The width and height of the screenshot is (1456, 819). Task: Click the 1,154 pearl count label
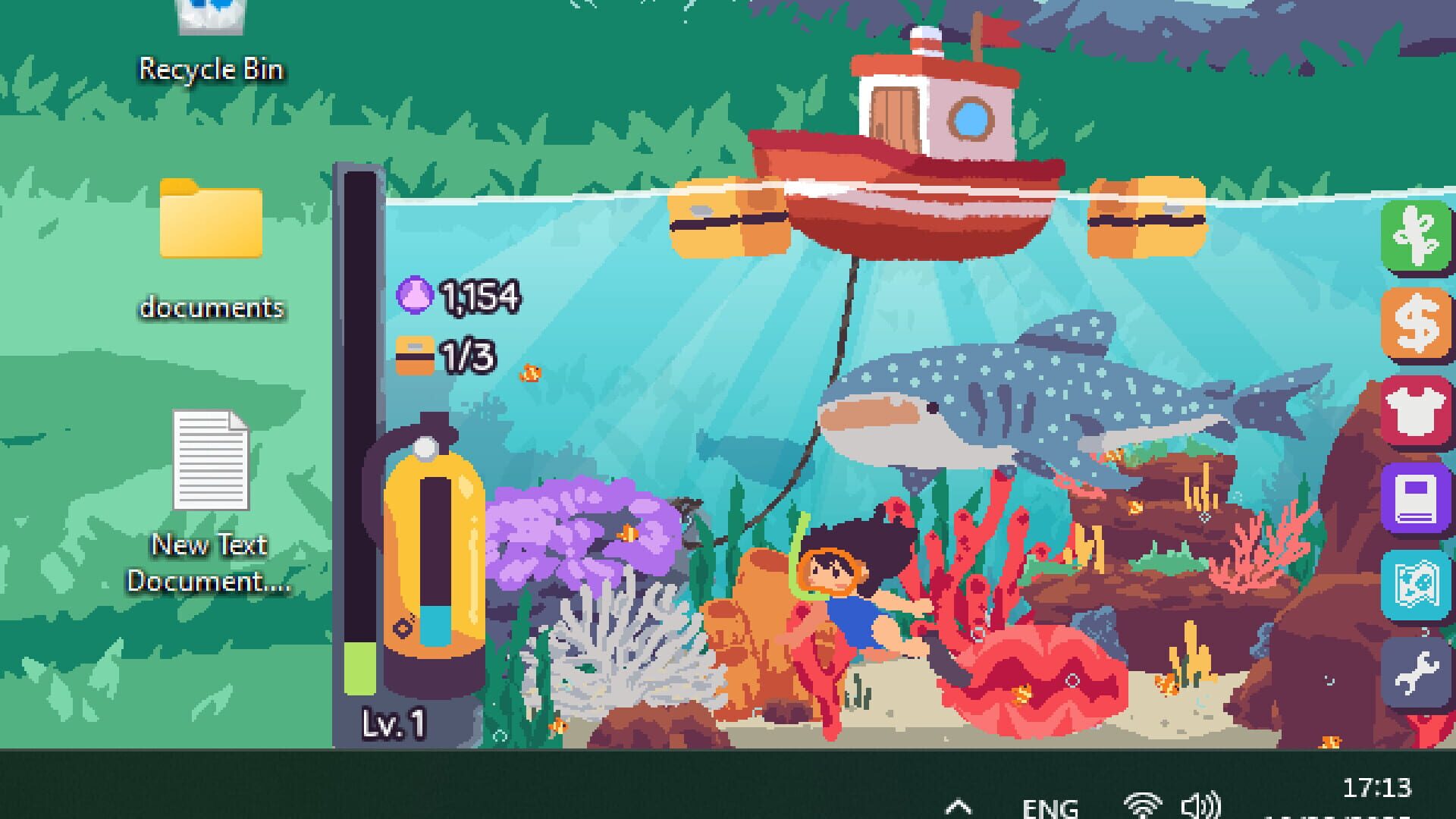[x=480, y=296]
